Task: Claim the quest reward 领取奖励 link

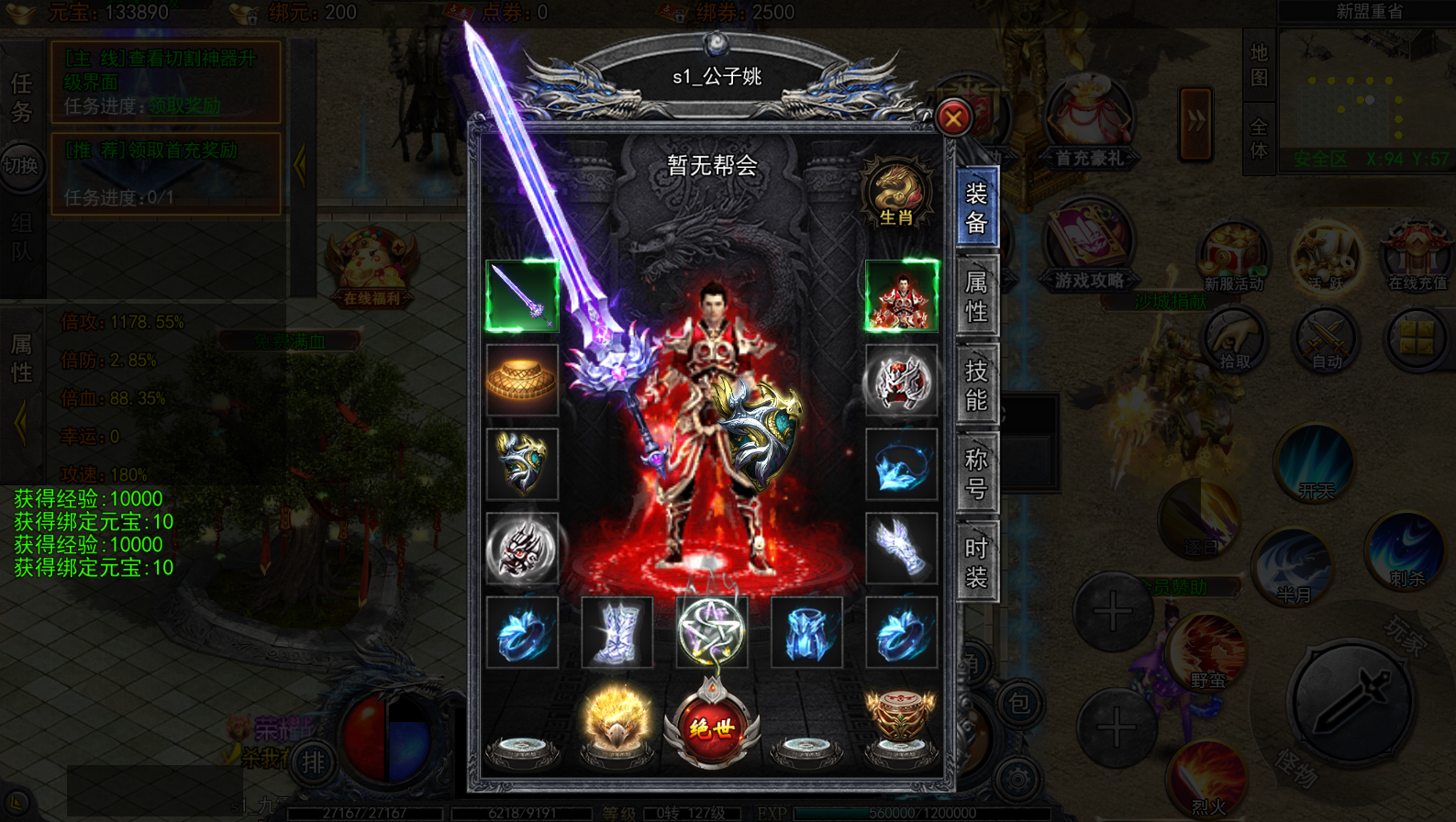Action: click(x=184, y=106)
